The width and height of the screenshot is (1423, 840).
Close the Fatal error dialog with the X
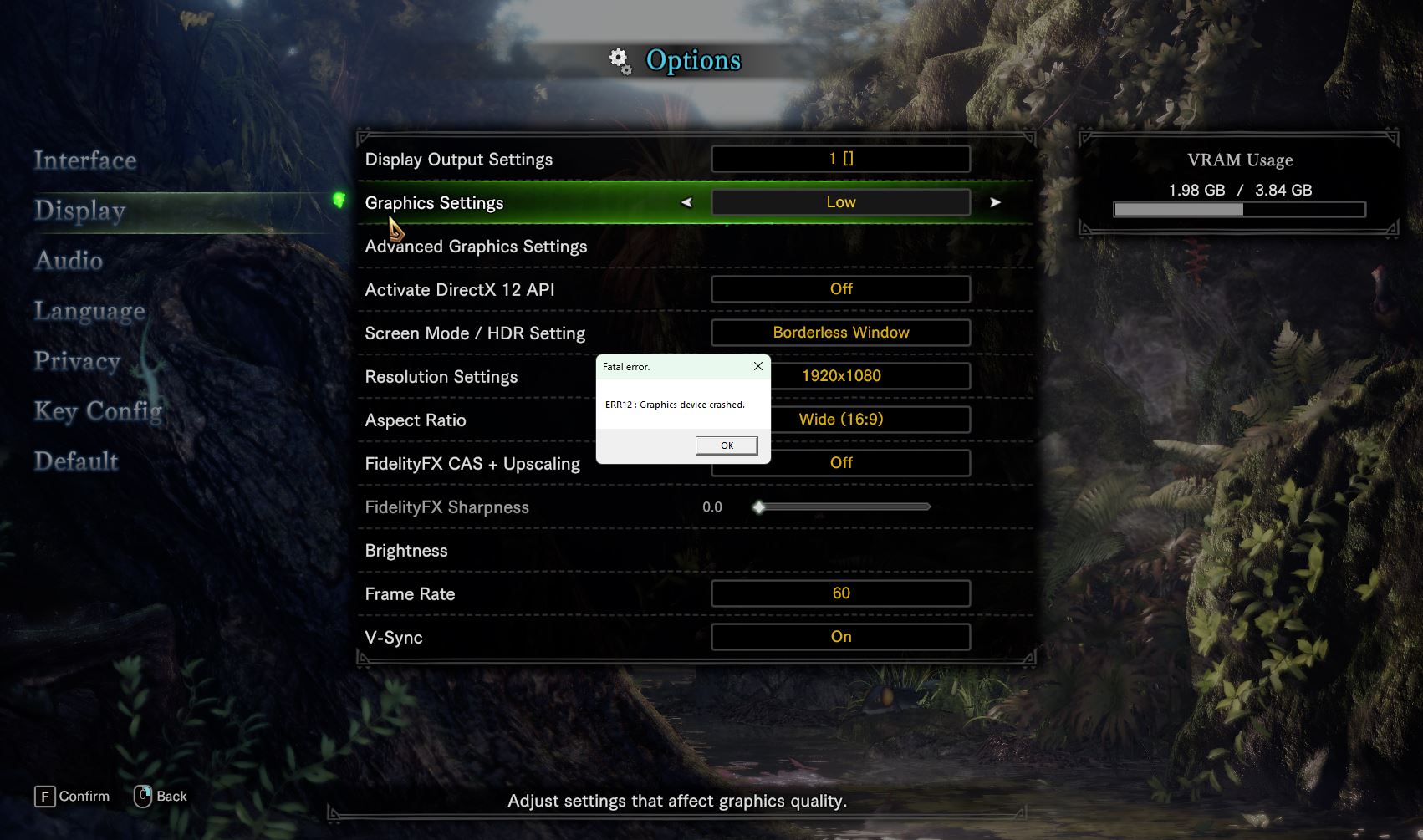[757, 366]
